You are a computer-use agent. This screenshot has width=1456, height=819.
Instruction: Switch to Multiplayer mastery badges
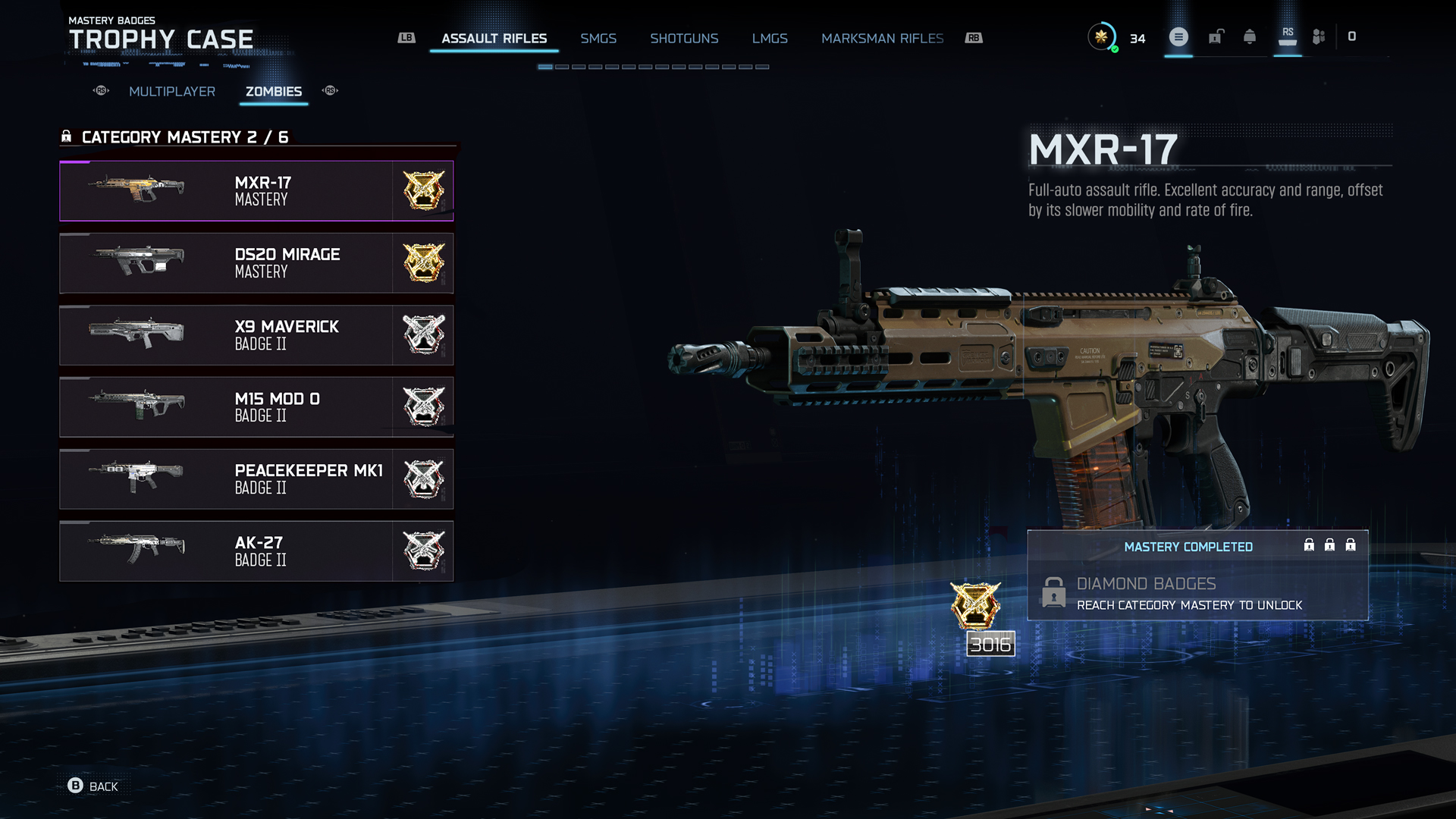172,92
